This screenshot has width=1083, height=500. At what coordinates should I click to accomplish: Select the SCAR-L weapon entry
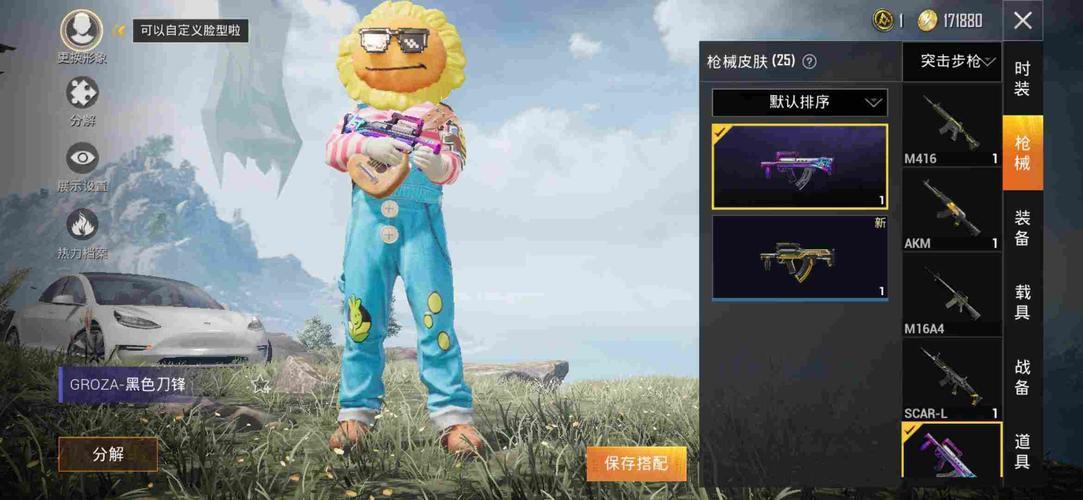click(x=952, y=380)
